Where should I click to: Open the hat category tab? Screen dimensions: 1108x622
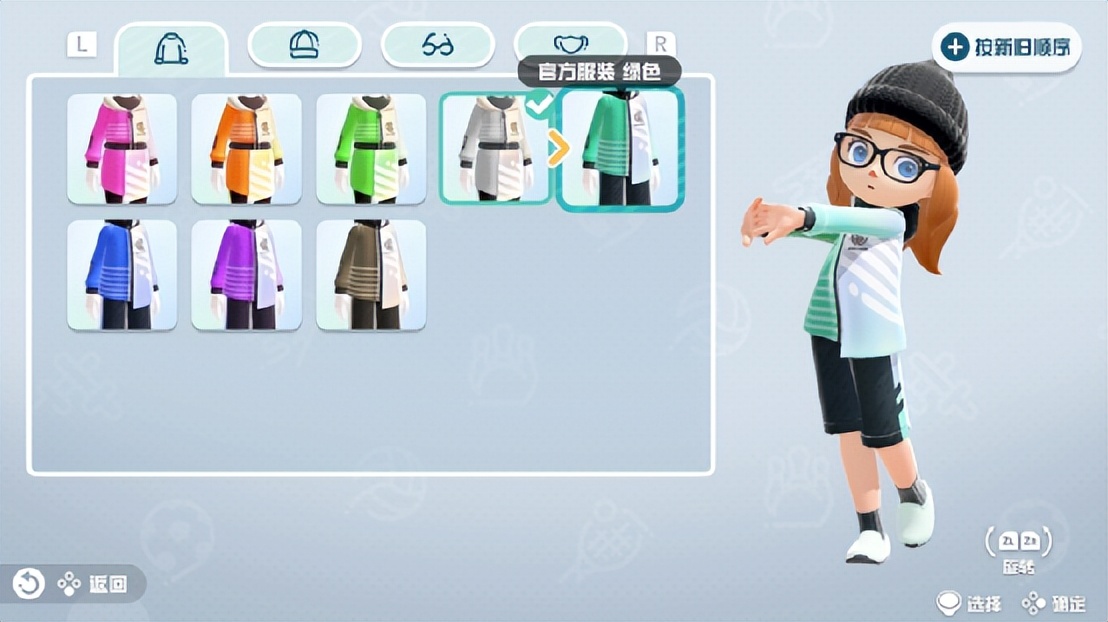(x=304, y=45)
